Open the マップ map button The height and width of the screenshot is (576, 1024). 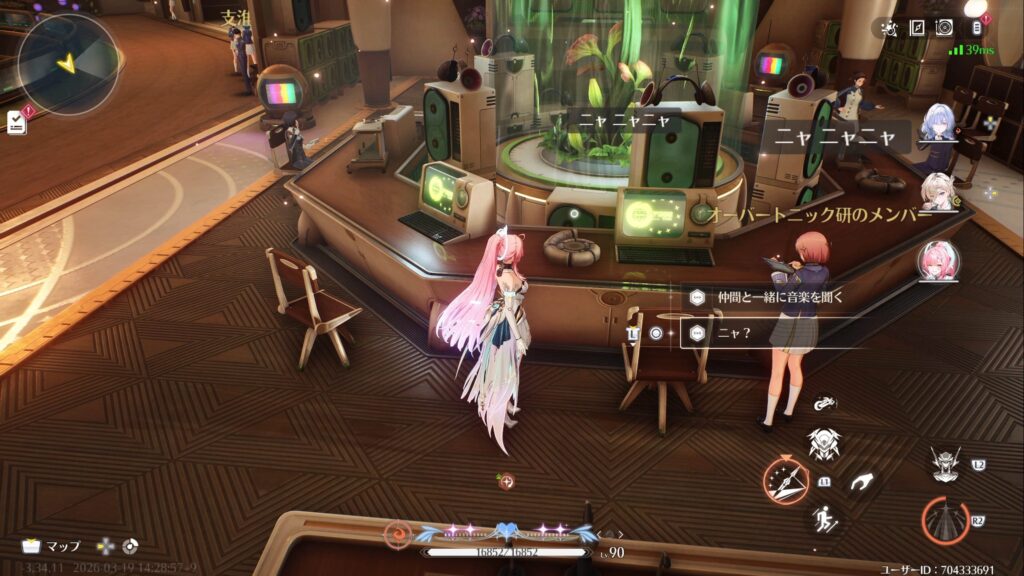click(x=51, y=546)
